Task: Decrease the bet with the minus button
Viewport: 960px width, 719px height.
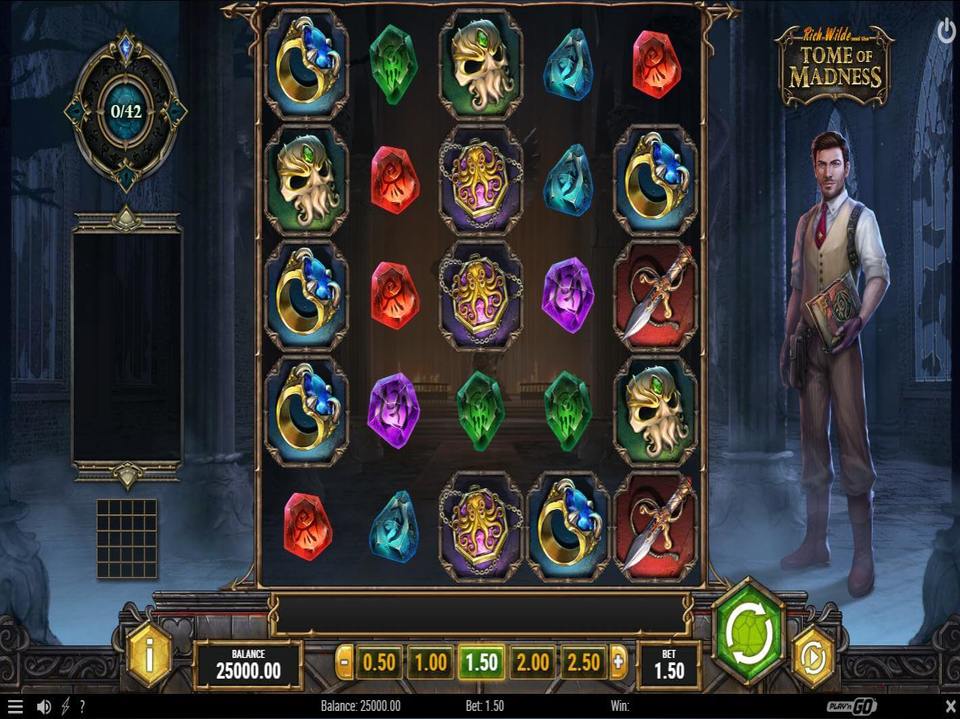Action: pyautogui.click(x=344, y=662)
